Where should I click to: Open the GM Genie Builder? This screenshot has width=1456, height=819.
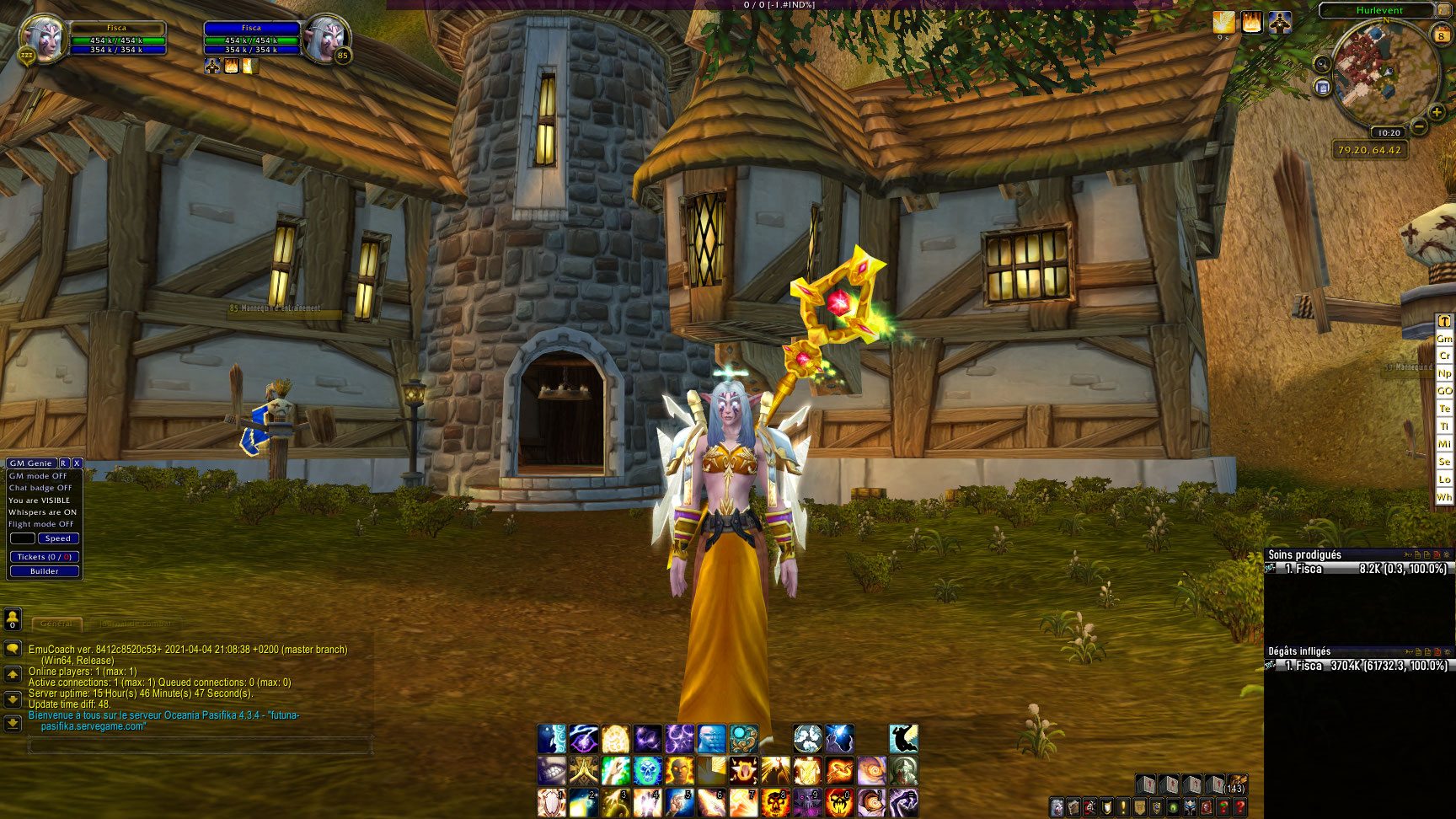pyautogui.click(x=45, y=571)
